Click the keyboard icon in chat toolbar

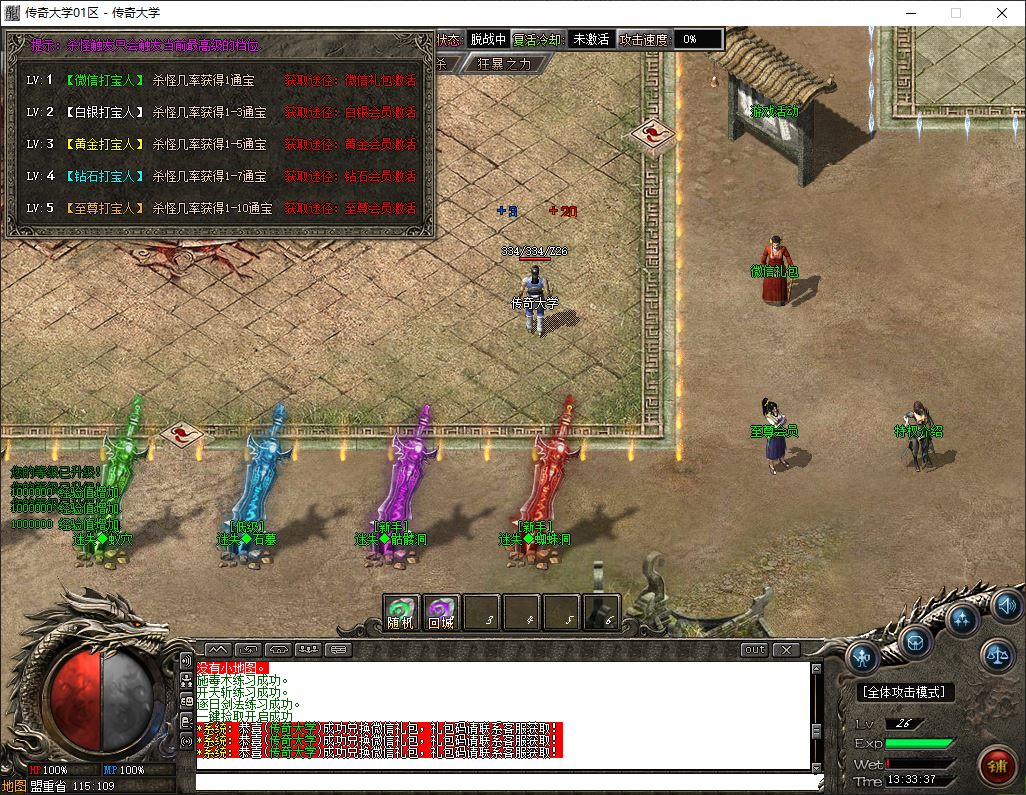point(339,649)
